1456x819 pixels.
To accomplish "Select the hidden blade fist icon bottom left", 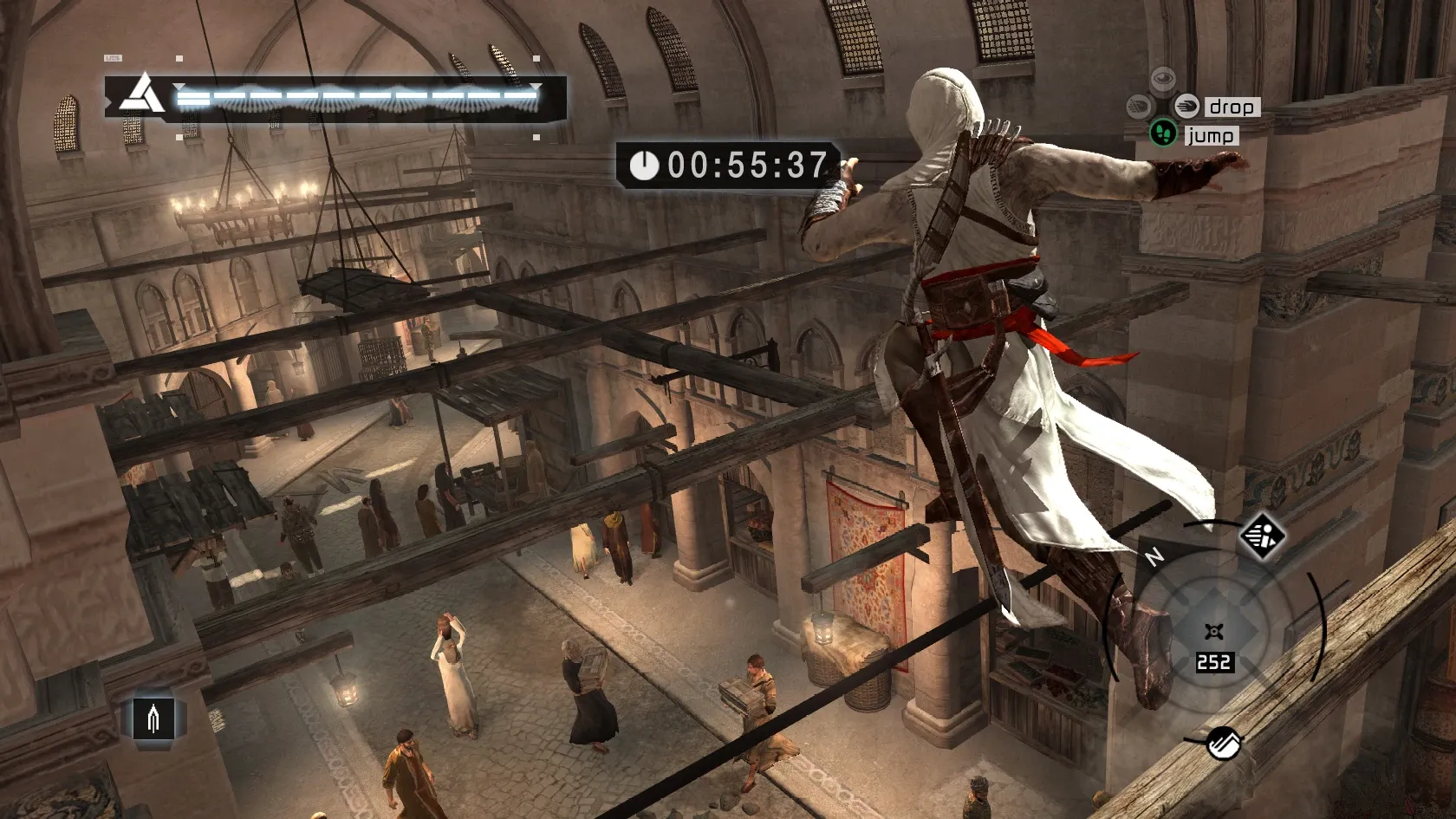I will [152, 717].
